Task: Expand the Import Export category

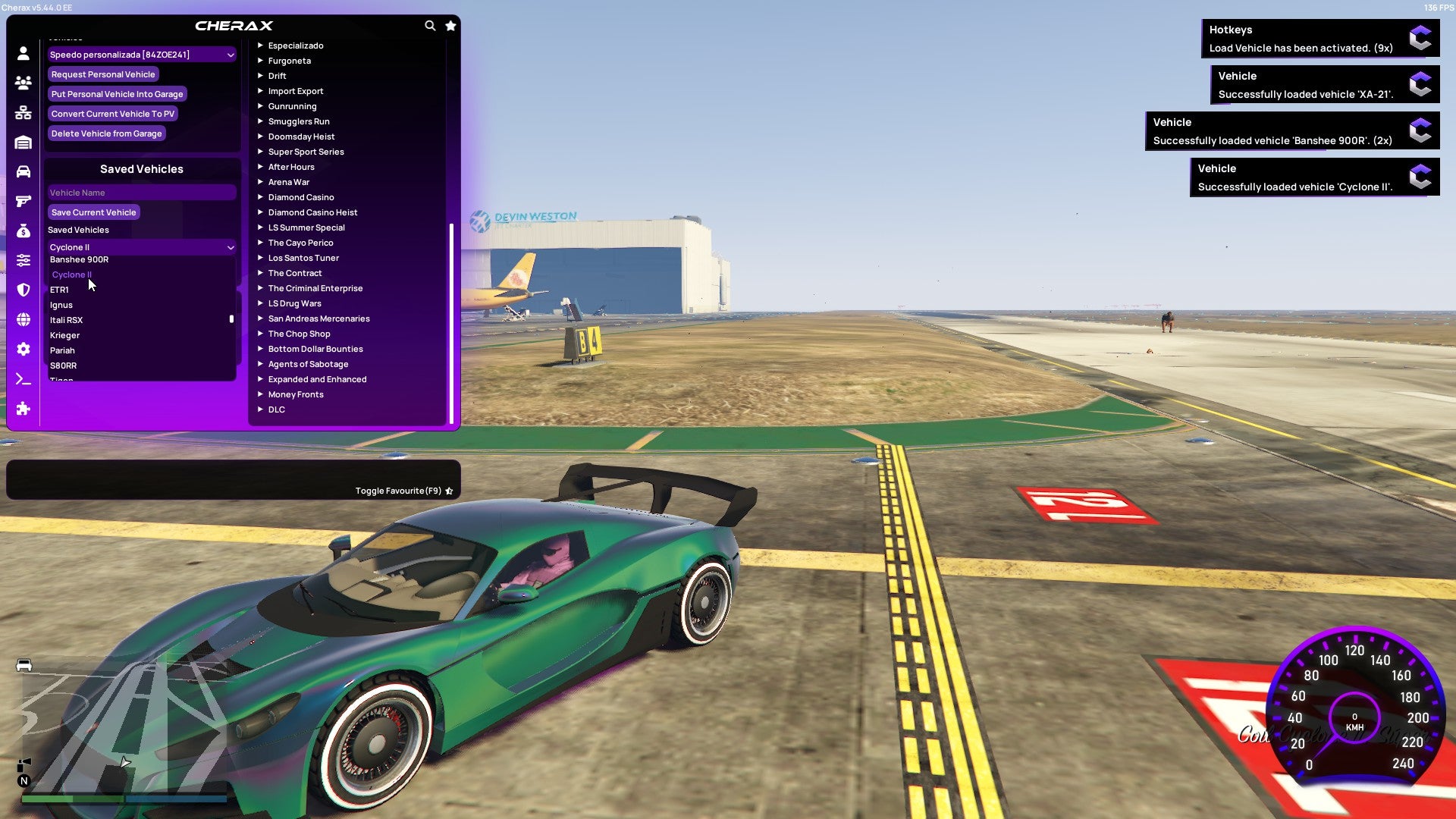Action: click(x=296, y=91)
